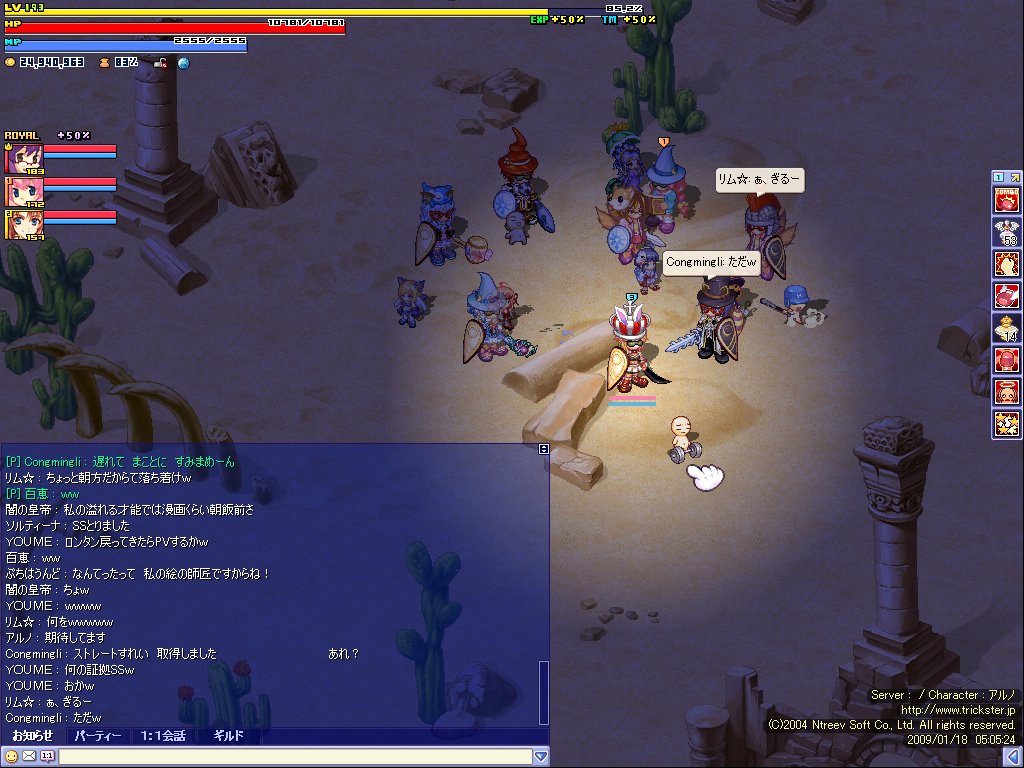Switch to the ギルド chat tab
The image size is (1024, 768).
point(228,736)
